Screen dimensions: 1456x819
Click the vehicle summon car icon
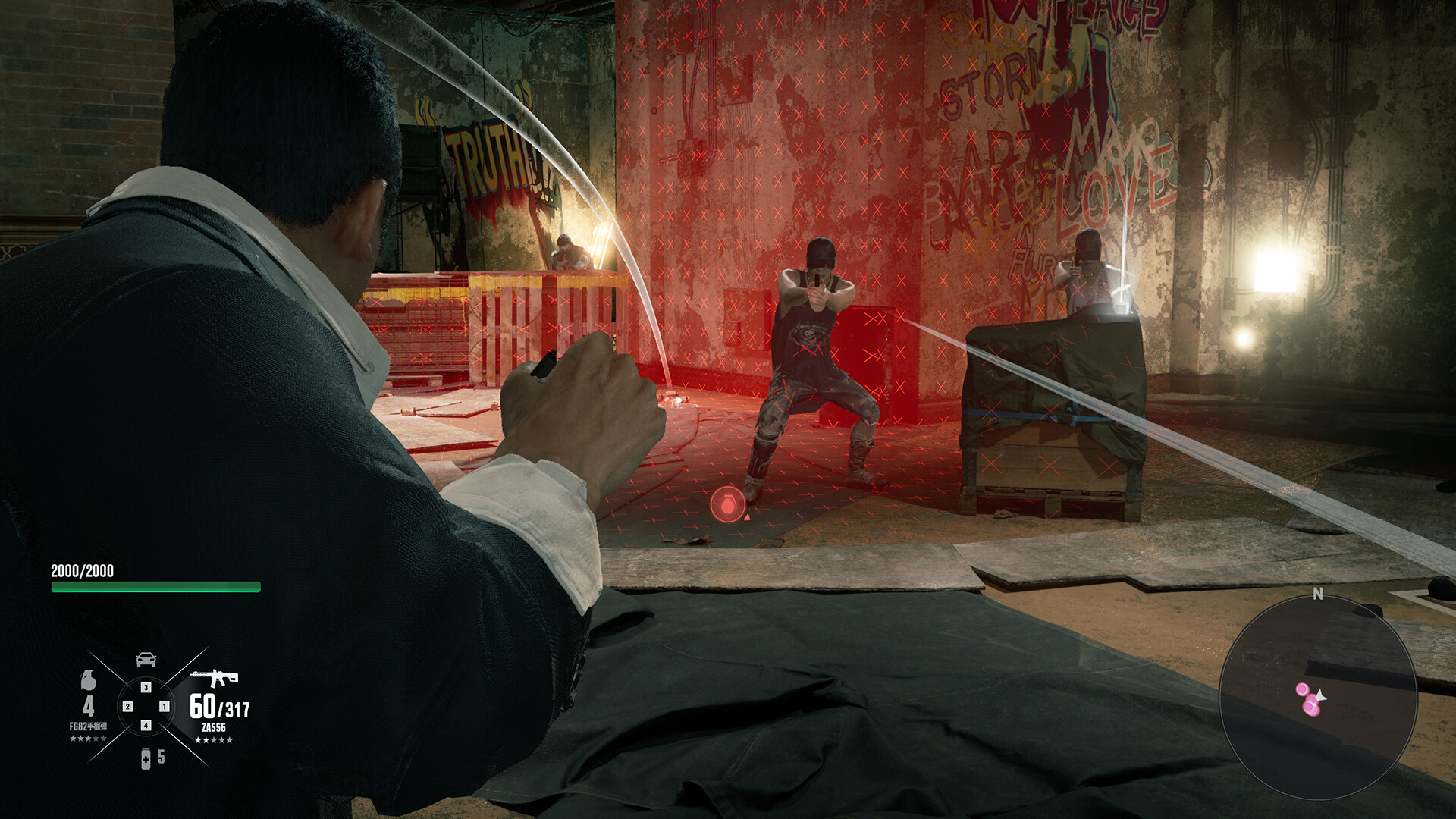coord(145,659)
